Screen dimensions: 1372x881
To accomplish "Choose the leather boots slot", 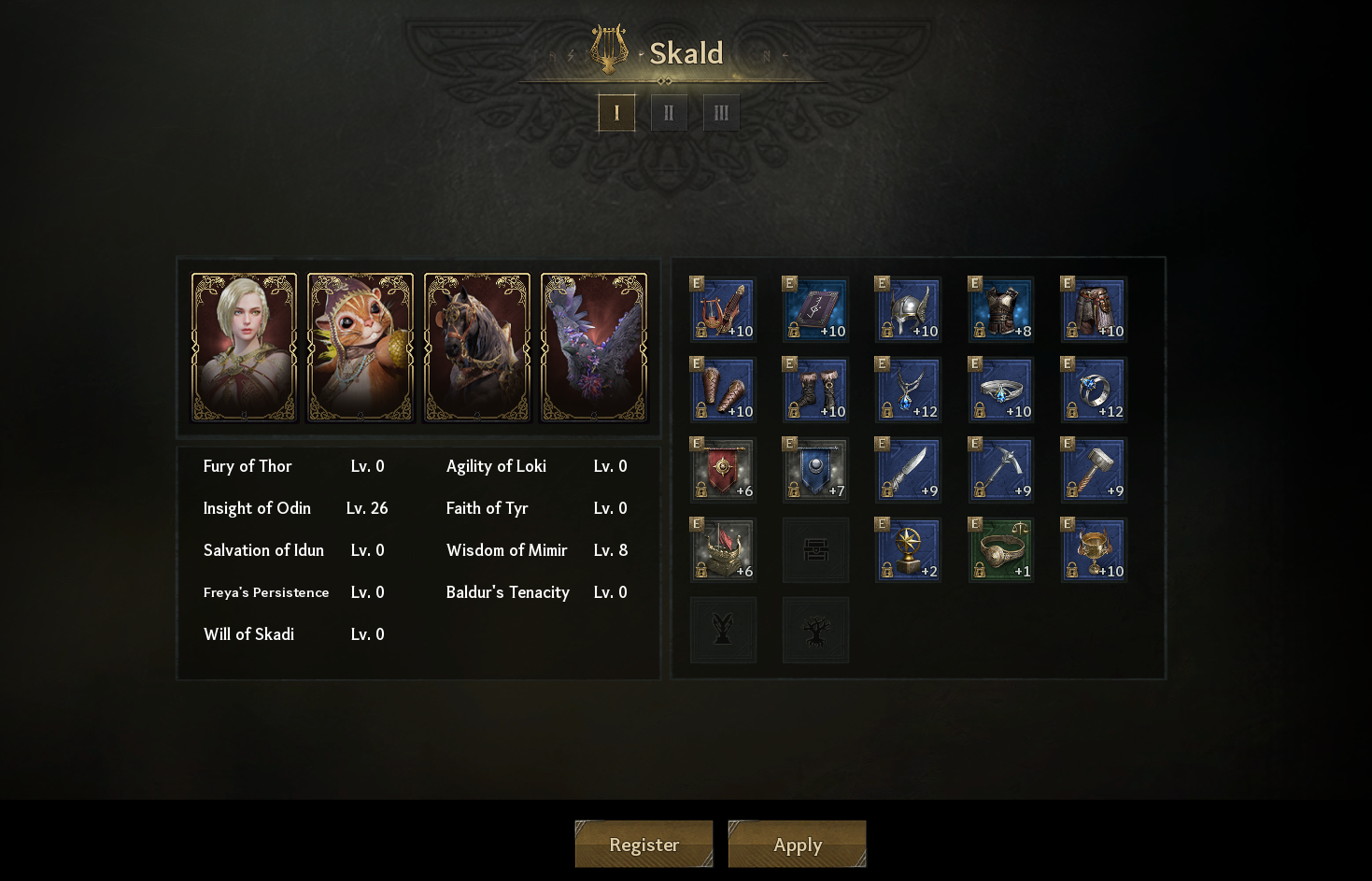I will pyautogui.click(x=815, y=390).
